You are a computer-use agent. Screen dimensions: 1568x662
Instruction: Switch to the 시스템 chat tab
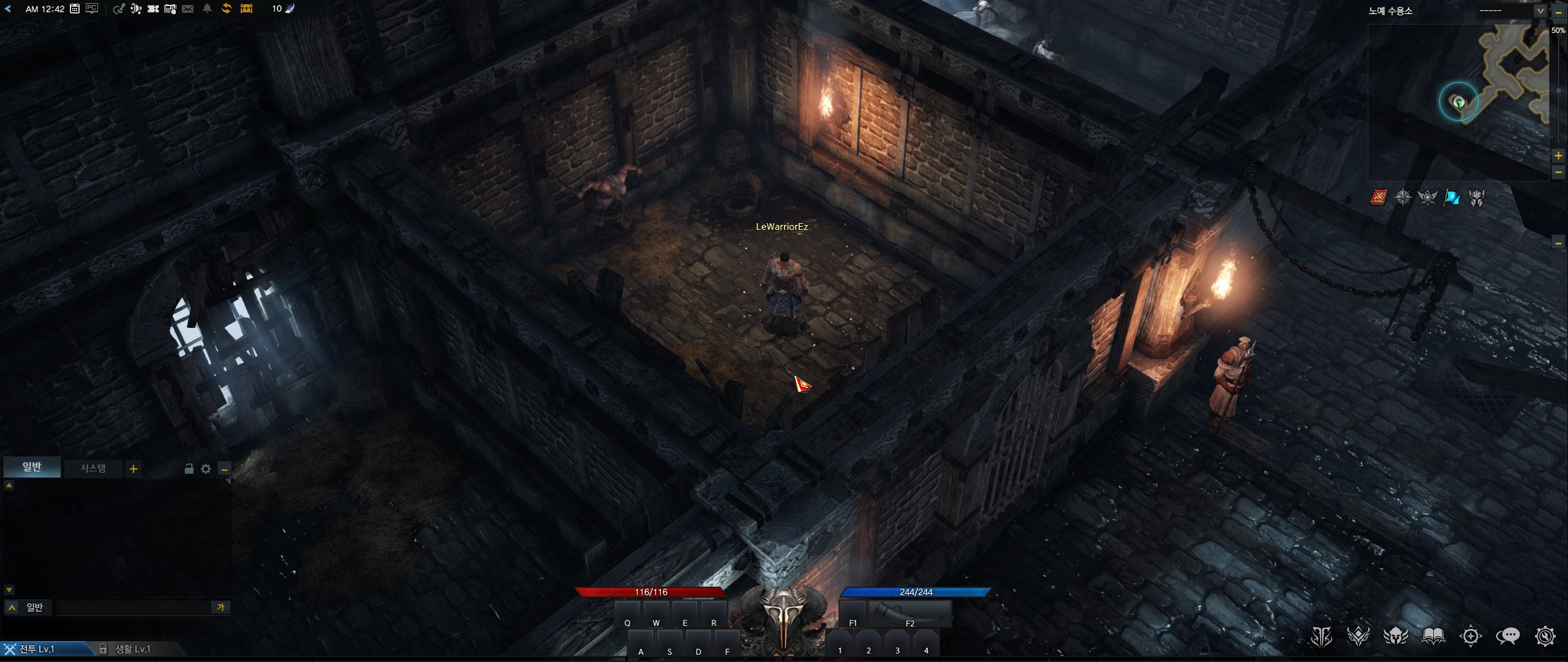(93, 468)
